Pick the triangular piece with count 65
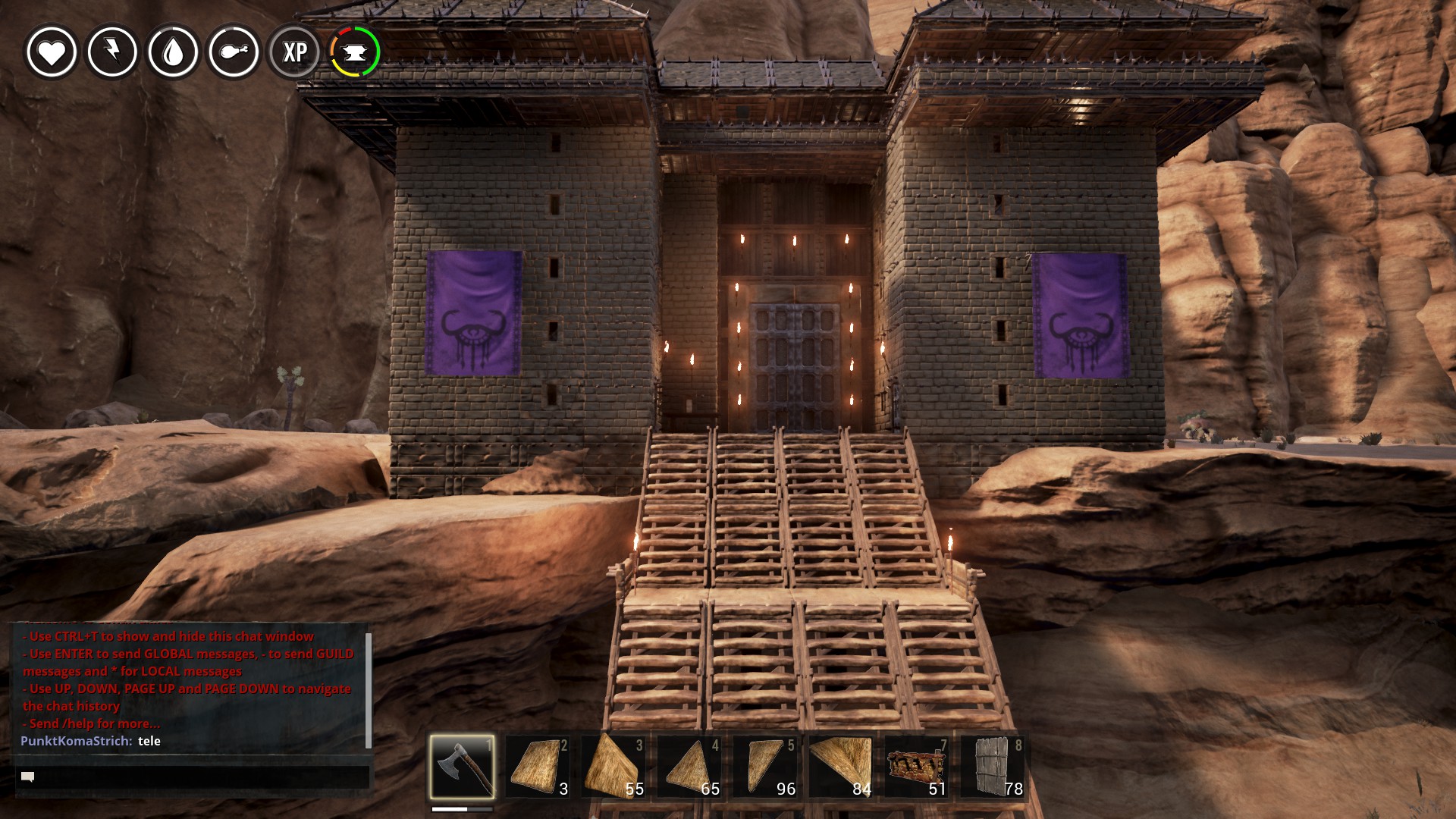Viewport: 1456px width, 819px height. point(689,766)
